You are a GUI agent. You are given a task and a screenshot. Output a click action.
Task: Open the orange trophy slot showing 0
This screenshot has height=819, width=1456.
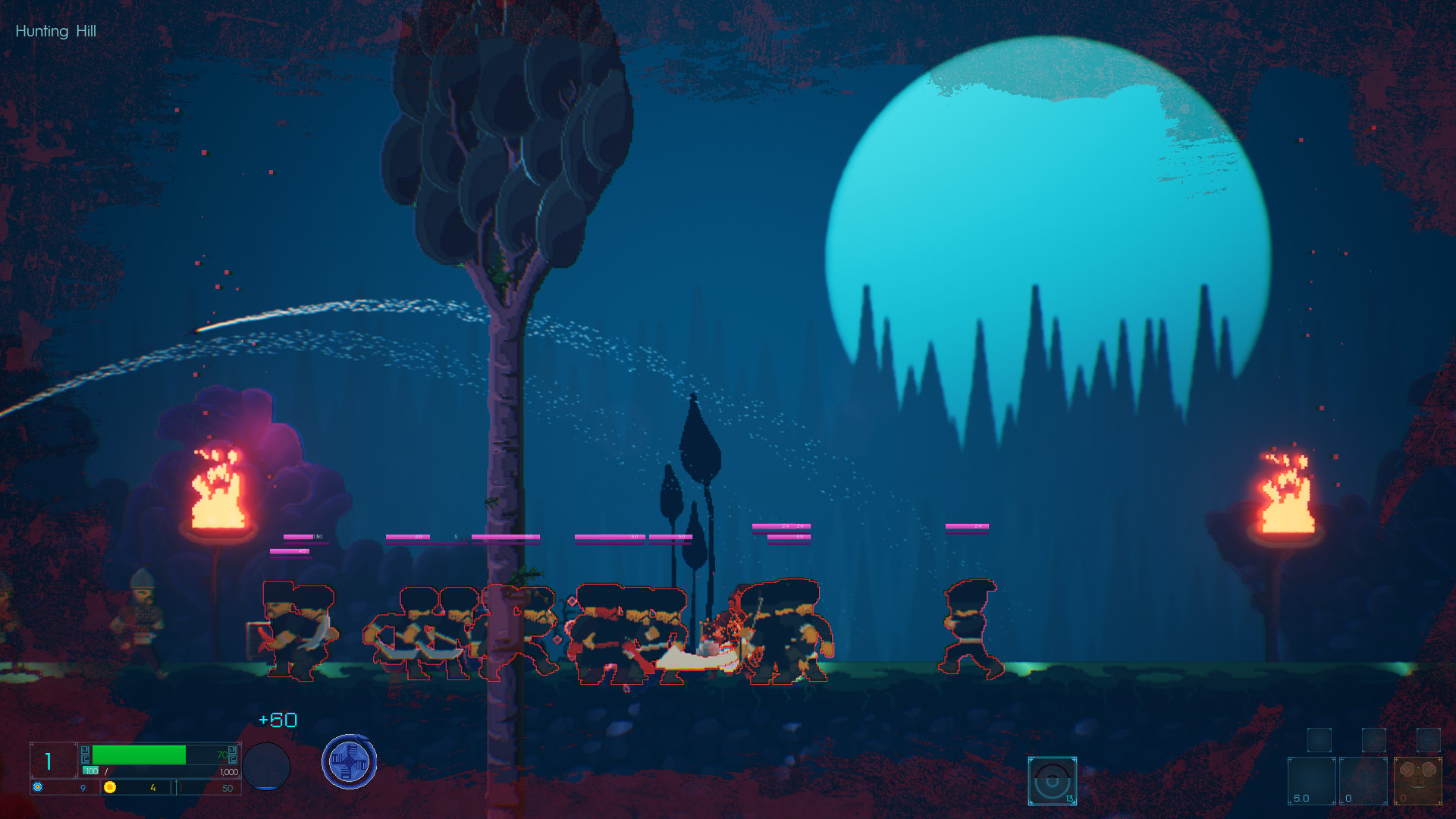[x=1417, y=781]
